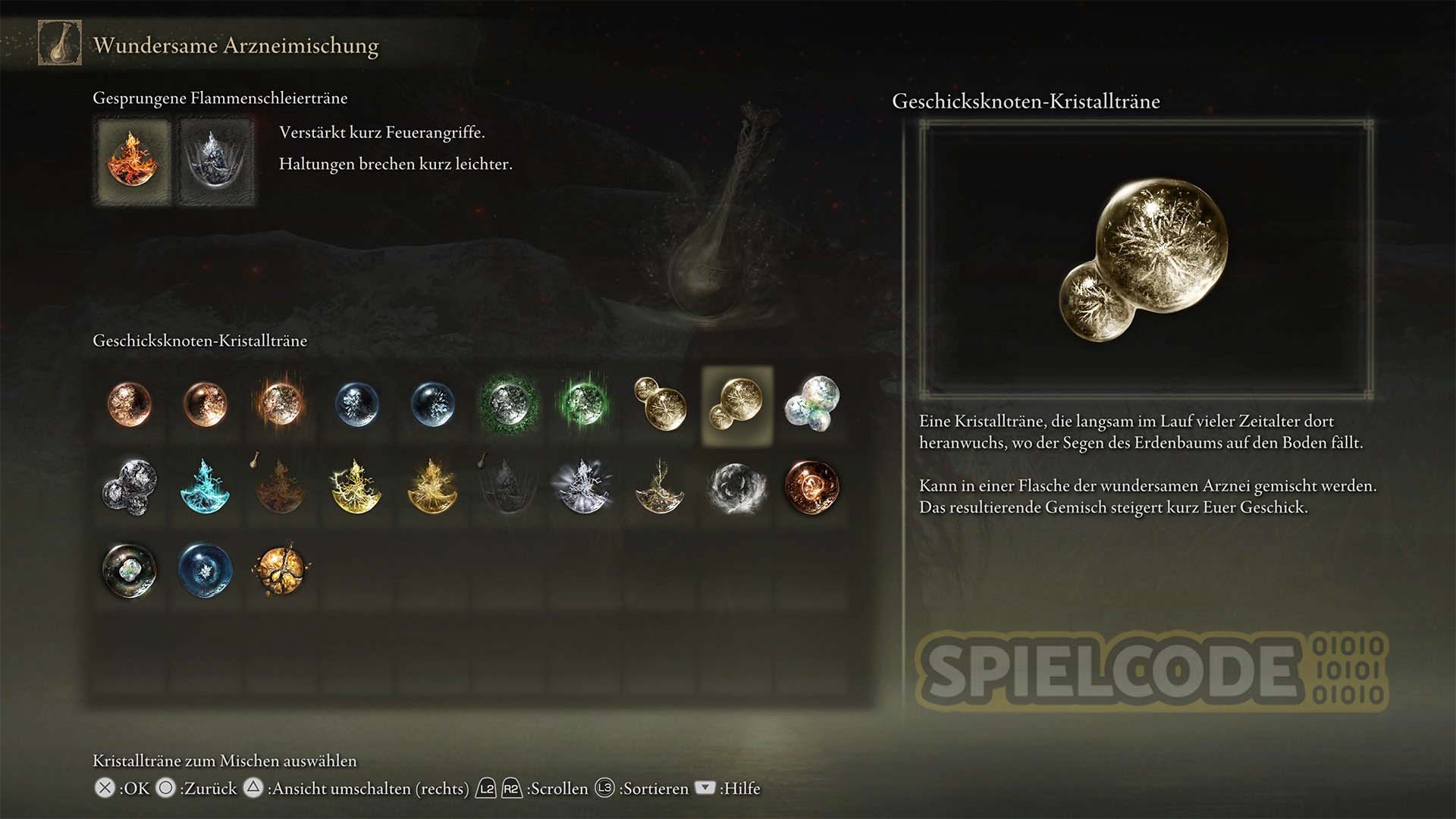Choose the highlighted golden twin-orb crystal tear

click(736, 406)
